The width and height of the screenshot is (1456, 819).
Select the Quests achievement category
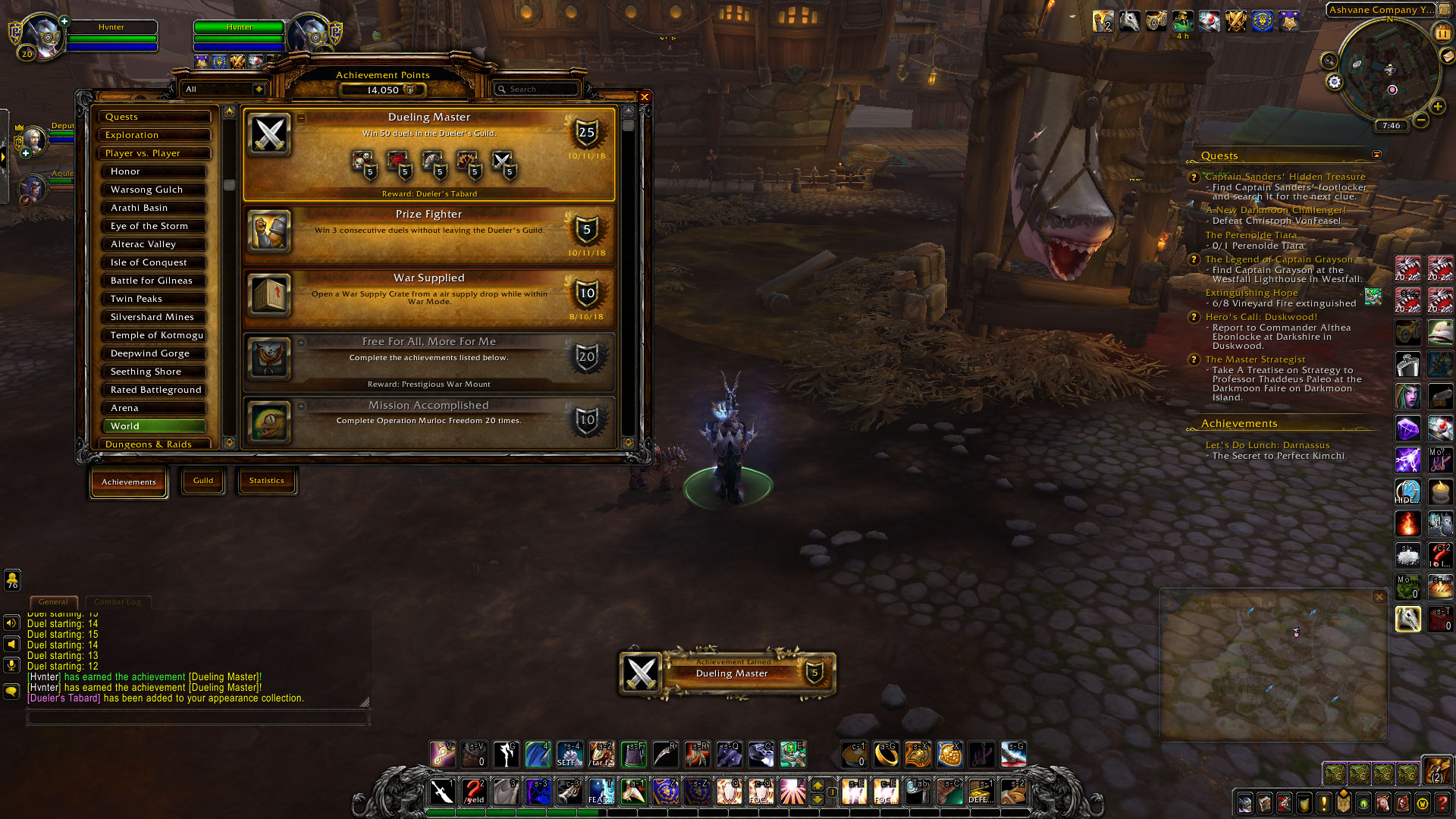click(154, 117)
